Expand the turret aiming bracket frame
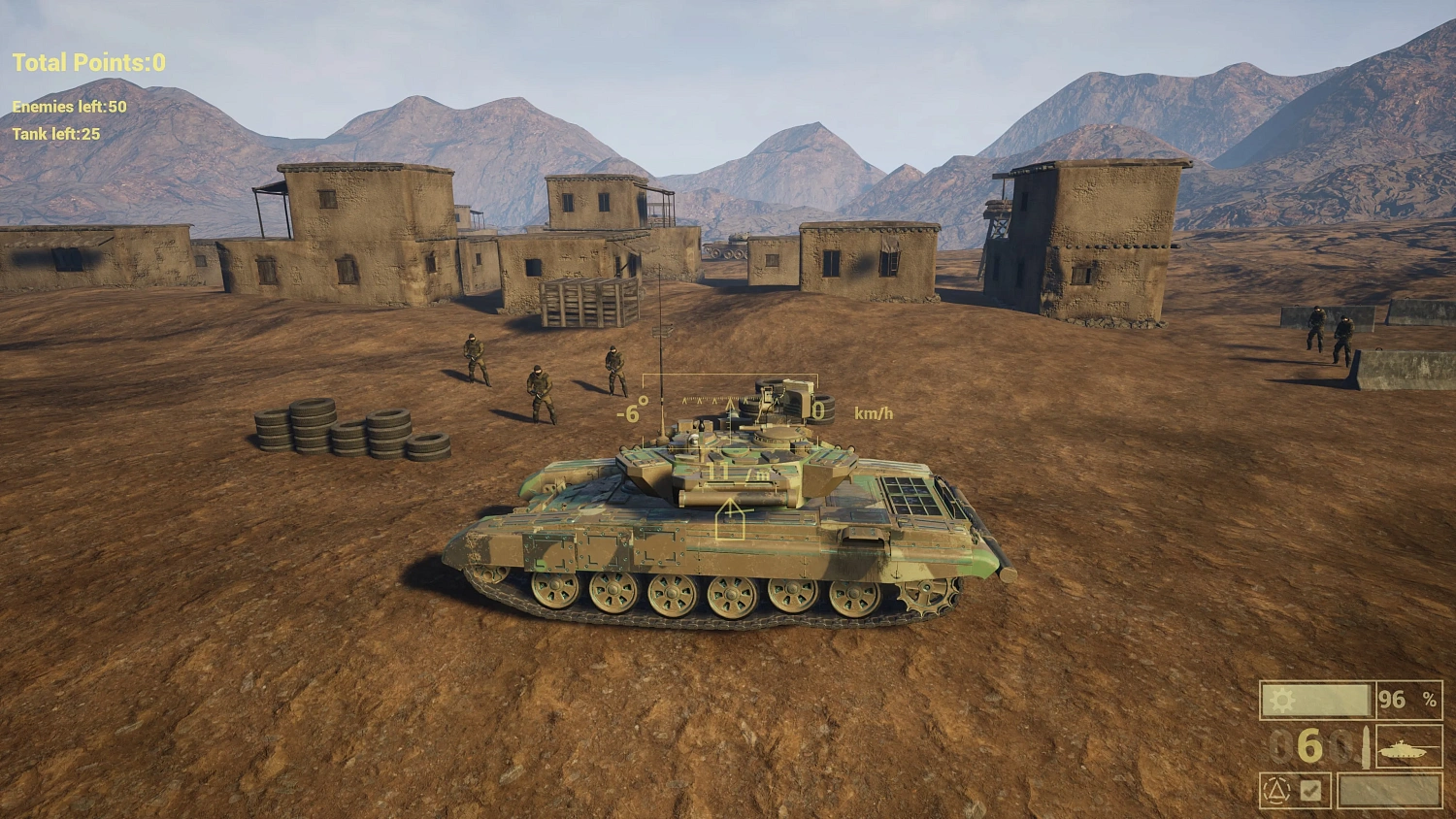The width and height of the screenshot is (1456, 819). tap(731, 375)
